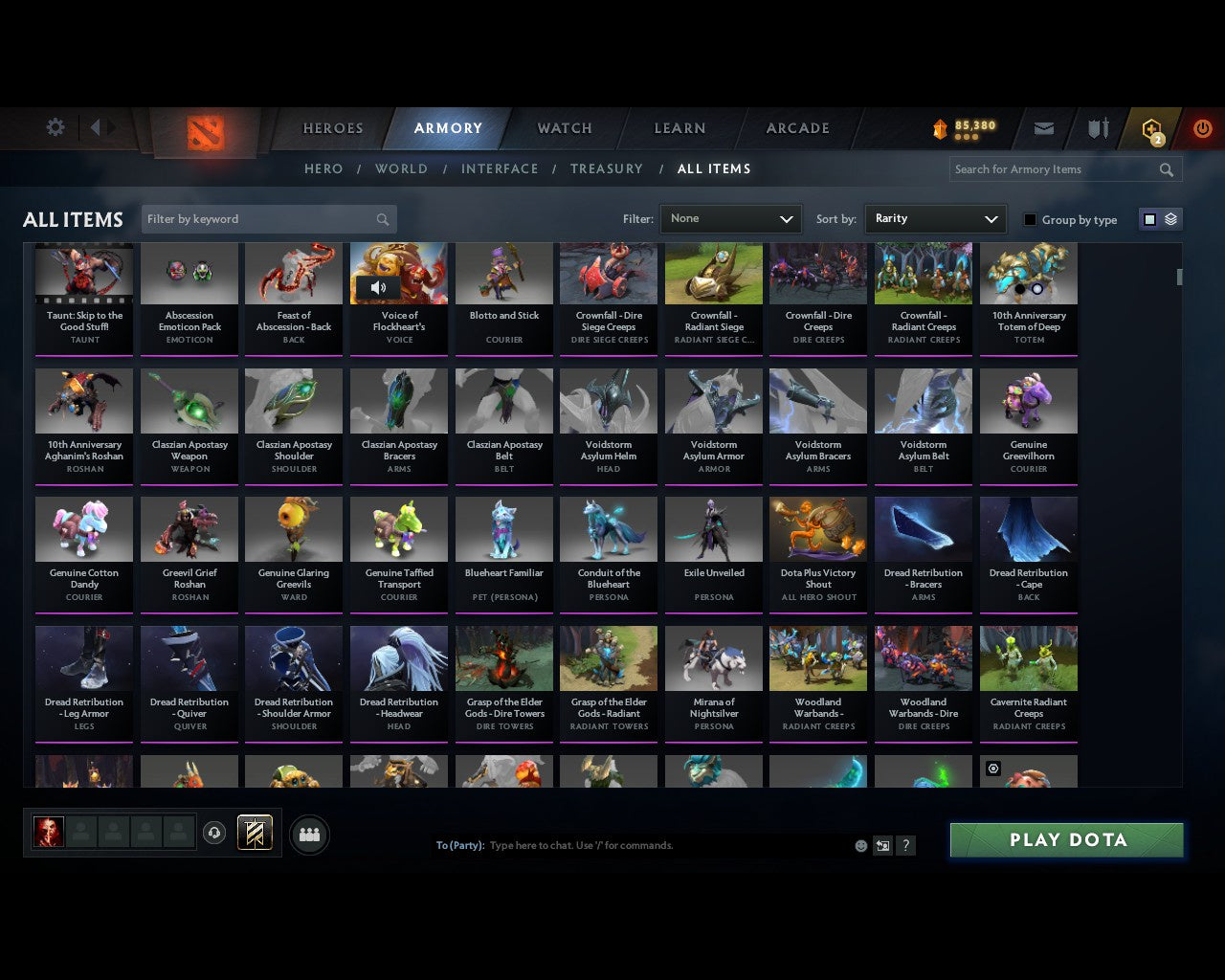Click the power button to log out
The width and height of the screenshot is (1225, 980).
[1202, 127]
